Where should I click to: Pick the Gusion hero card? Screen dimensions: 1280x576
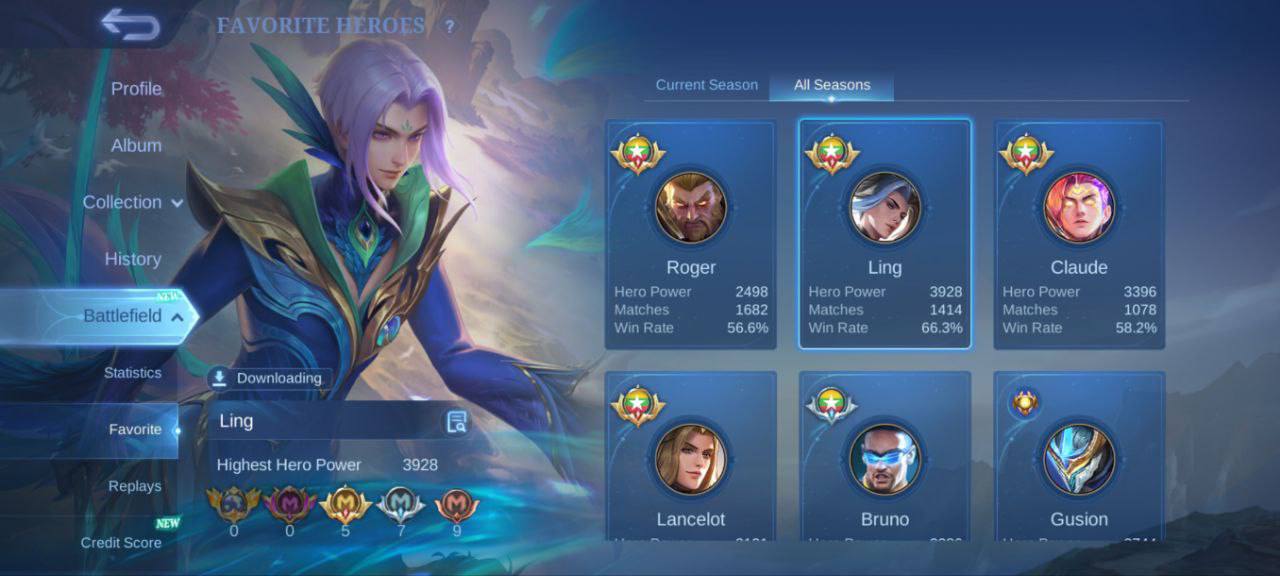tap(1079, 458)
